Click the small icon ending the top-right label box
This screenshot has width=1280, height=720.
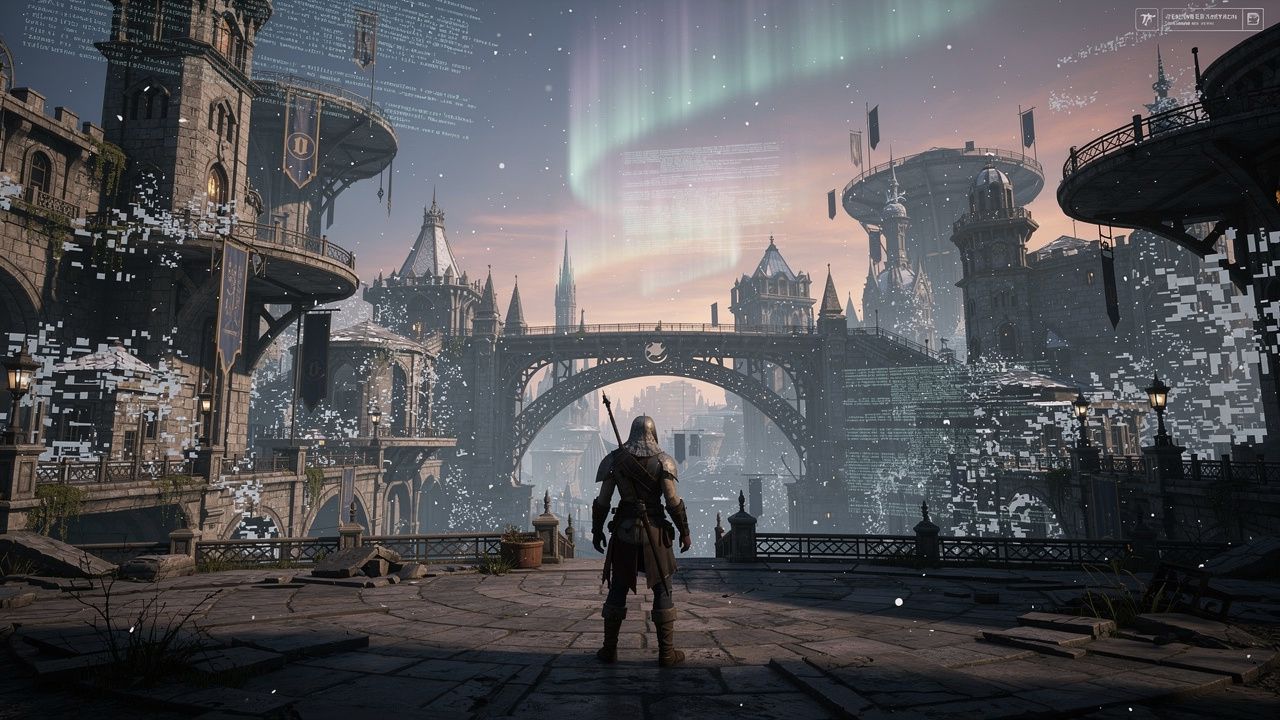point(1253,19)
